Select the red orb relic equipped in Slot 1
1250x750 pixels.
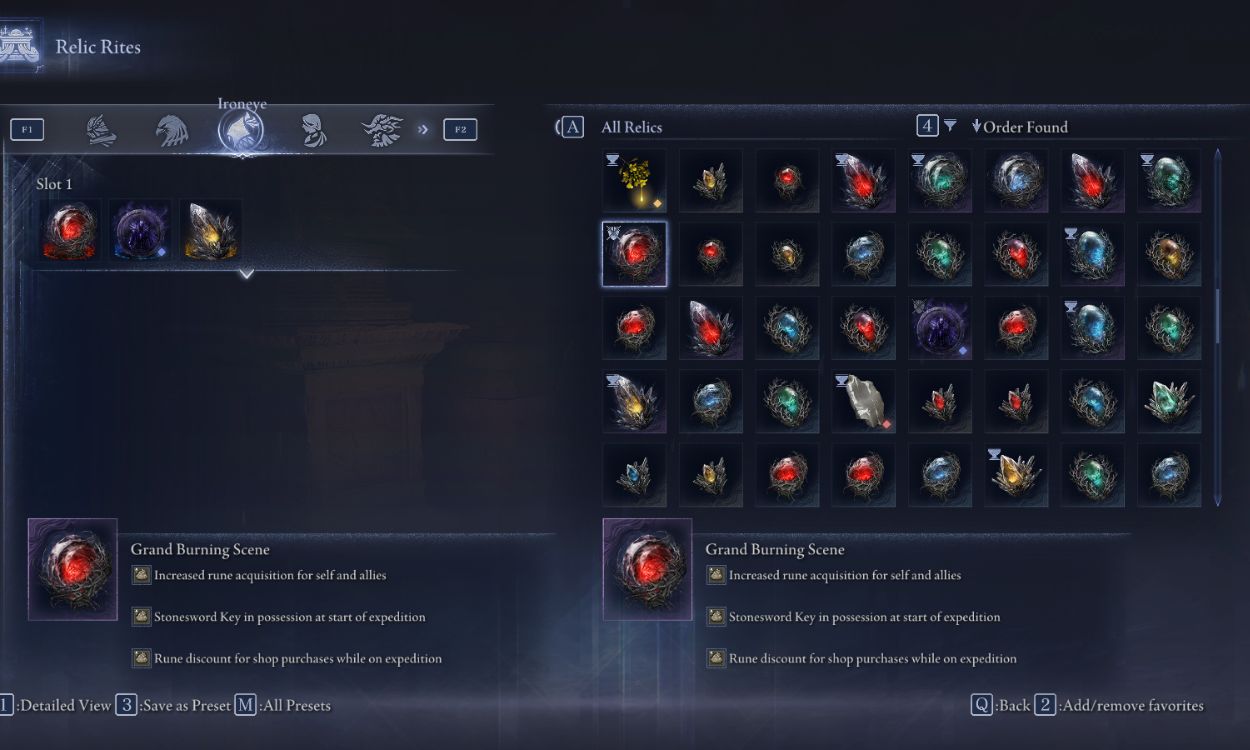(70, 231)
